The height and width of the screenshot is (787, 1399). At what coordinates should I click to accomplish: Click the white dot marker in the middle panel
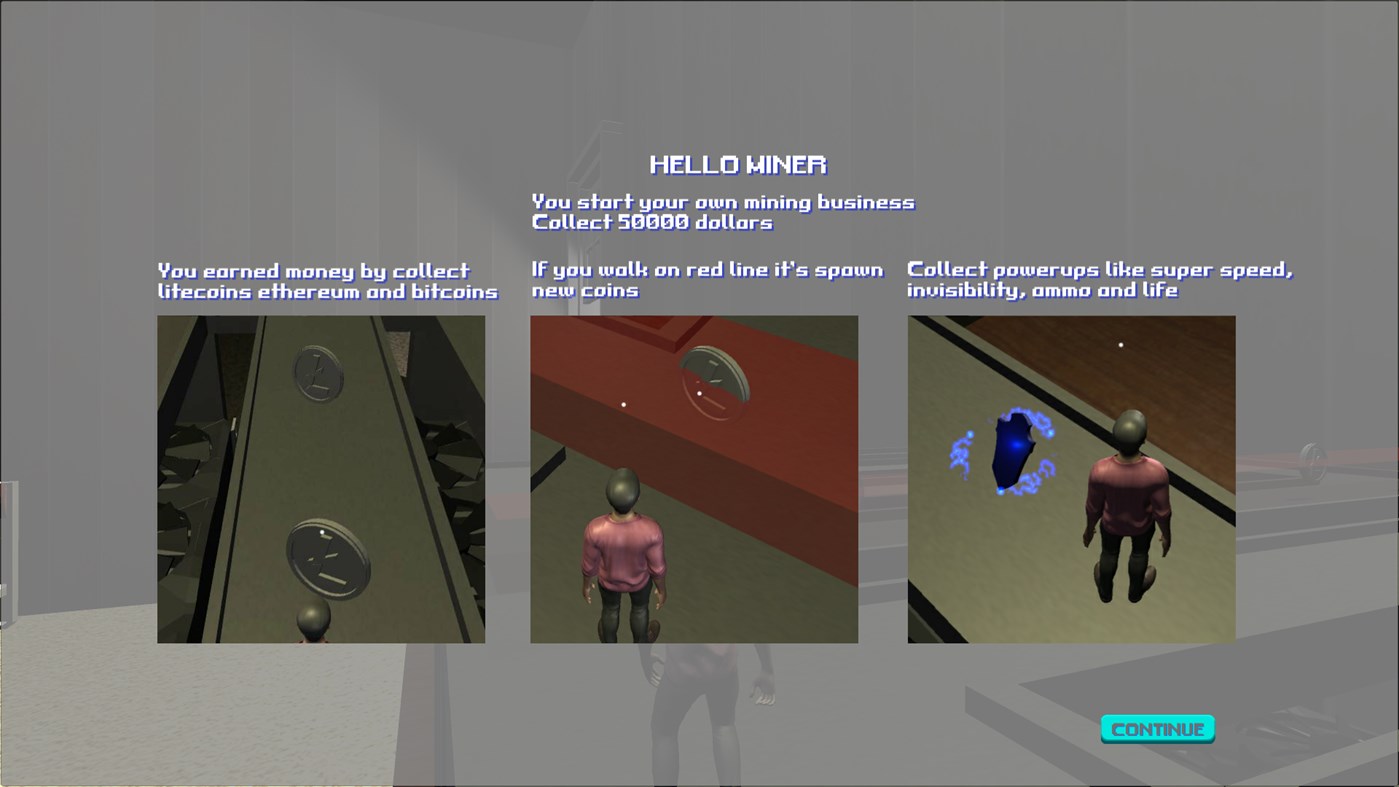coord(624,403)
